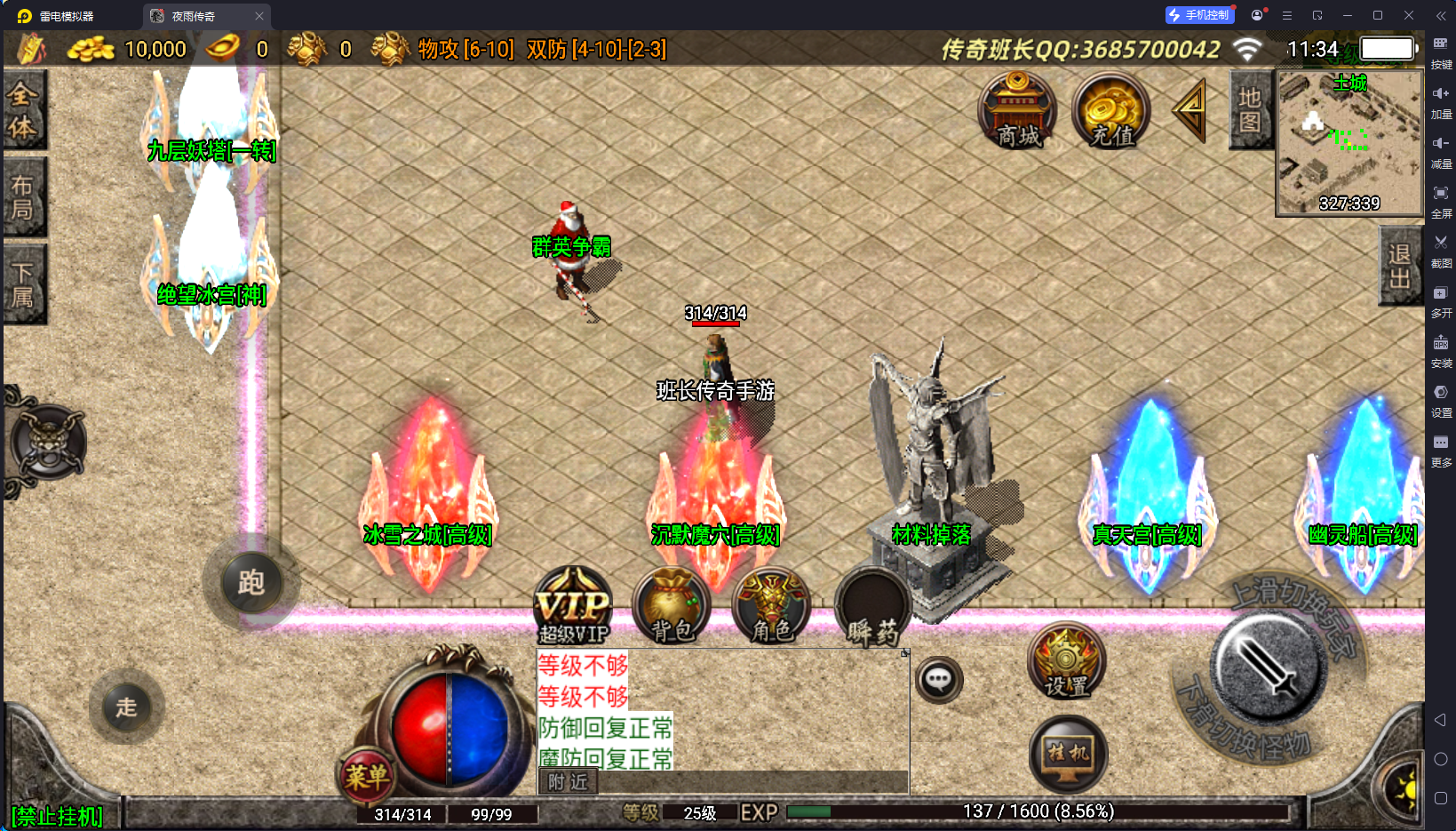Open the 下属 subordinates button
Viewport: 1456px width, 831px height.
click(x=23, y=284)
